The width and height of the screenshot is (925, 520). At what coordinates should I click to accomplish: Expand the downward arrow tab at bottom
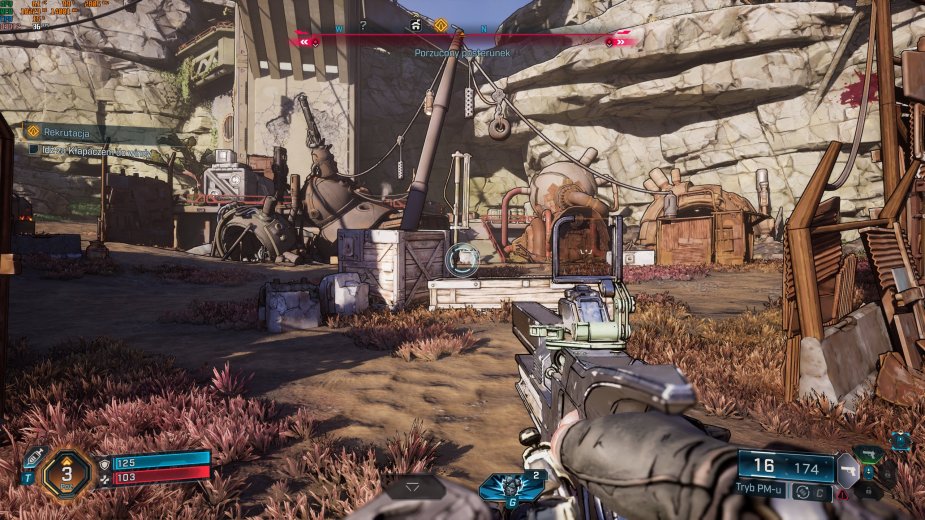417,487
